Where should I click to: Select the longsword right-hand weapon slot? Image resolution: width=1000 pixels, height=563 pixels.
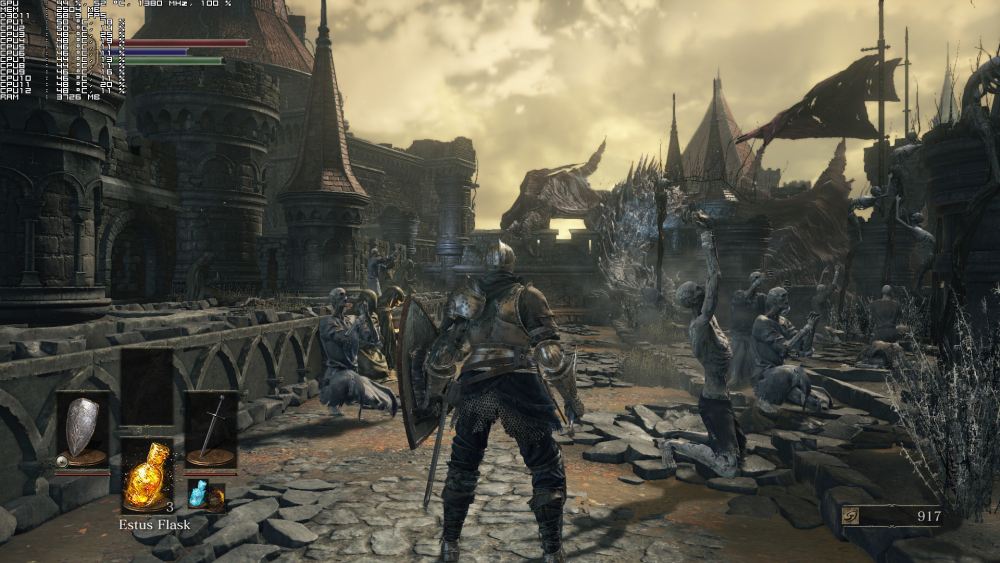click(x=211, y=430)
